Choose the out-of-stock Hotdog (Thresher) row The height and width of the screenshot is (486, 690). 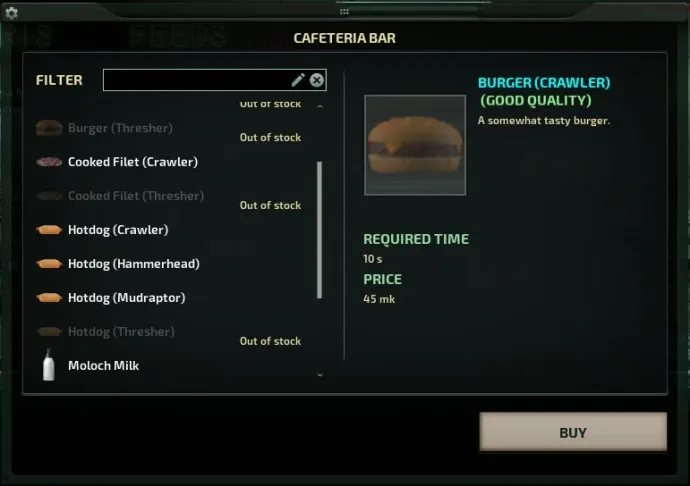[x=121, y=332]
